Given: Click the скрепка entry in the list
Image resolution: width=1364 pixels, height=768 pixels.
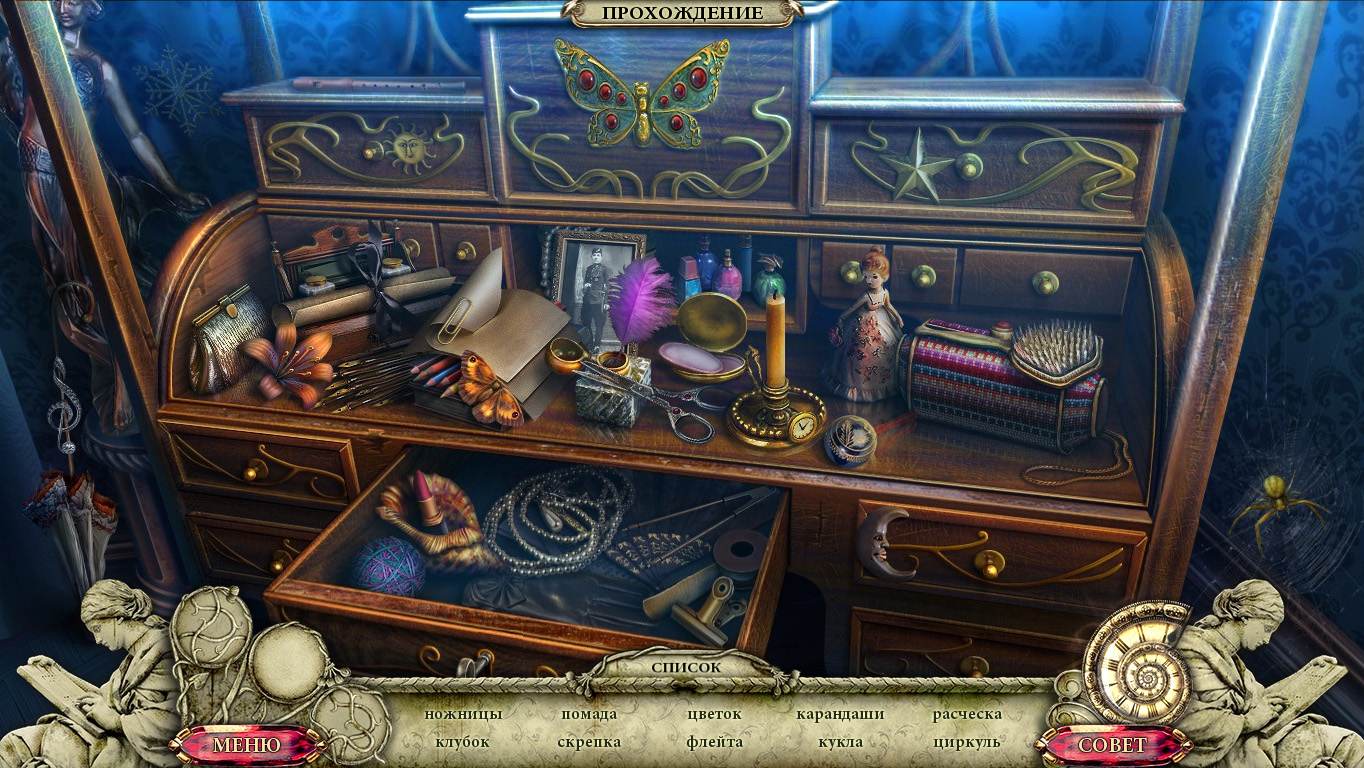Looking at the screenshot, I should [589, 742].
